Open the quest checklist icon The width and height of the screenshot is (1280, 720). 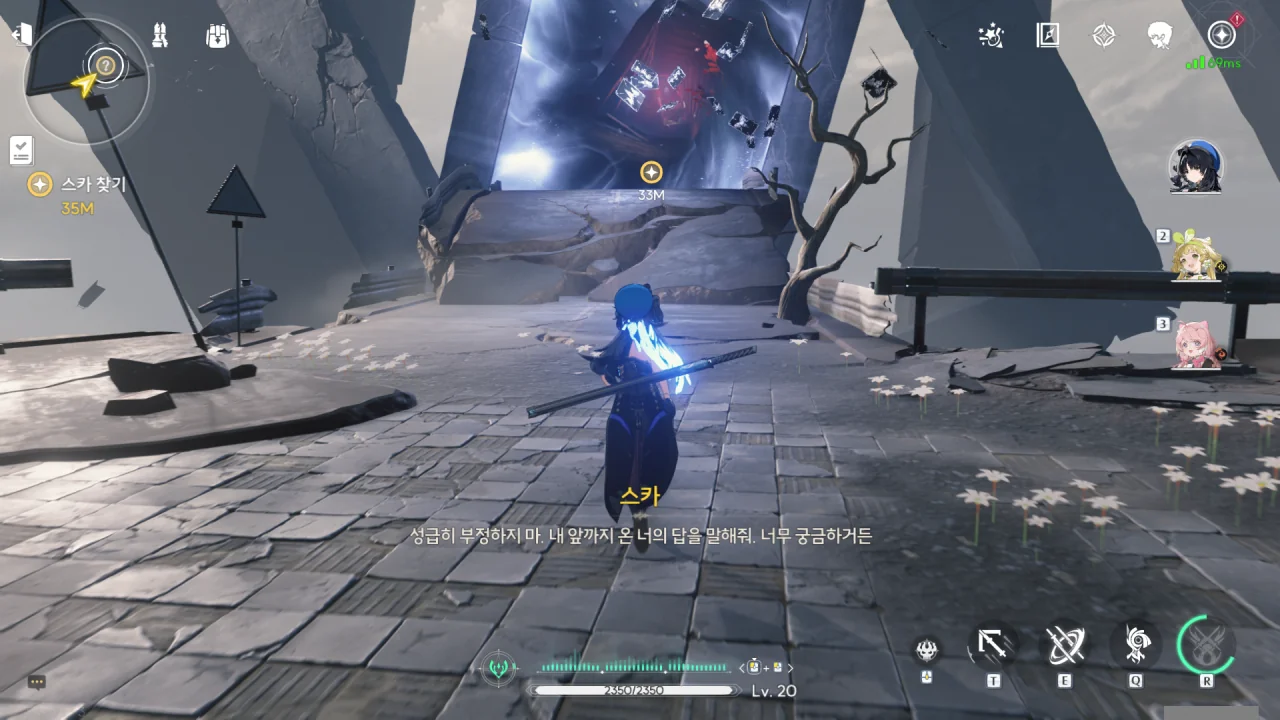tap(21, 150)
